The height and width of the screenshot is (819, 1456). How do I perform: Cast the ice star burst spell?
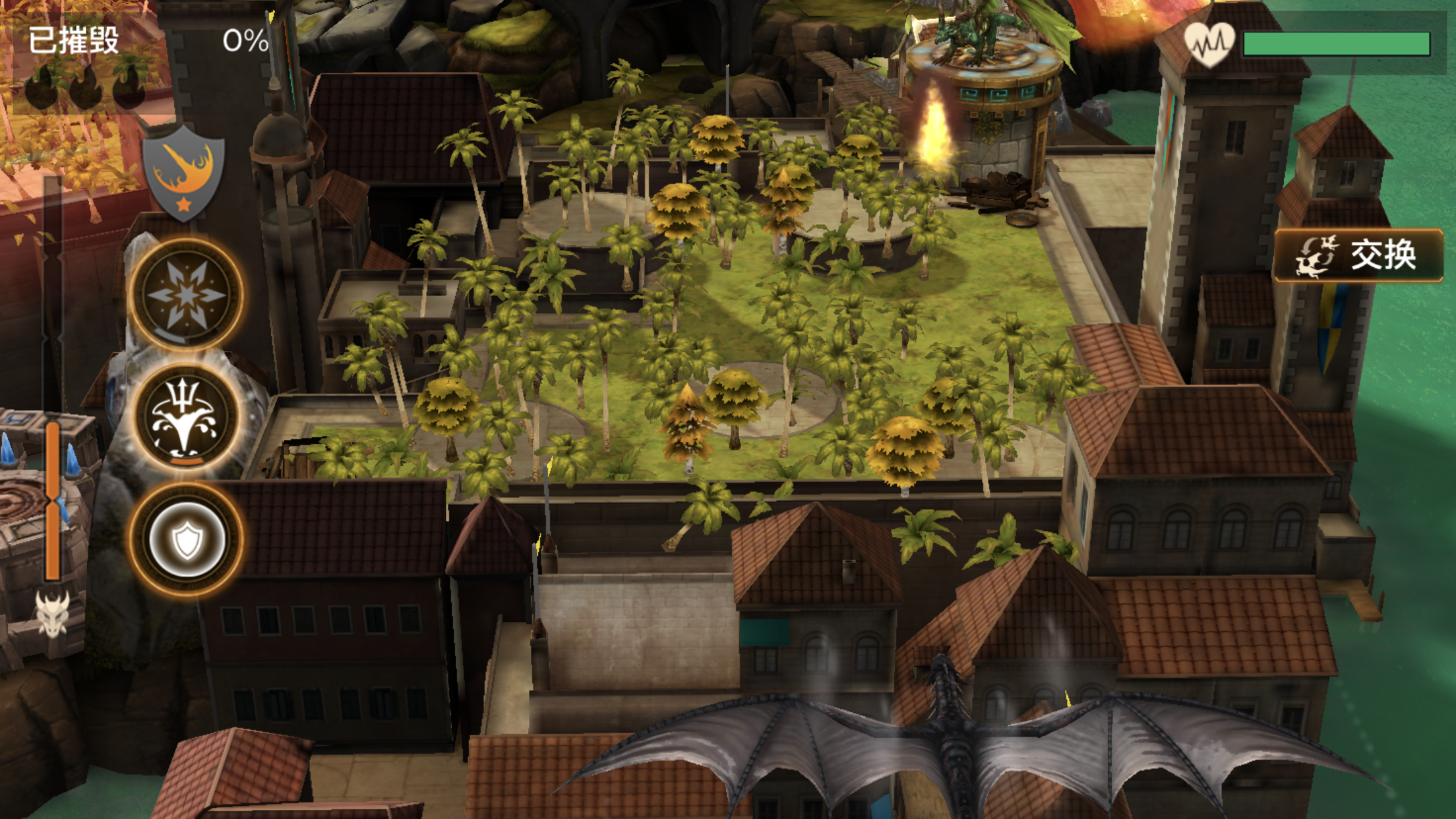[186, 294]
